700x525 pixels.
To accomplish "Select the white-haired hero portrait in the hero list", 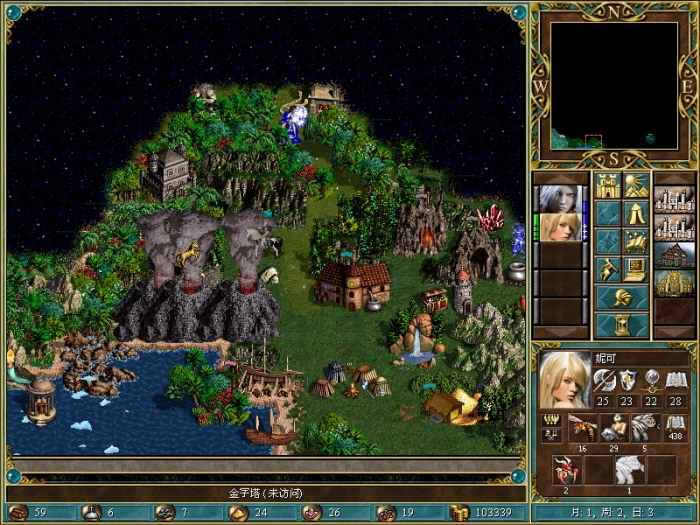I will pyautogui.click(x=559, y=198).
